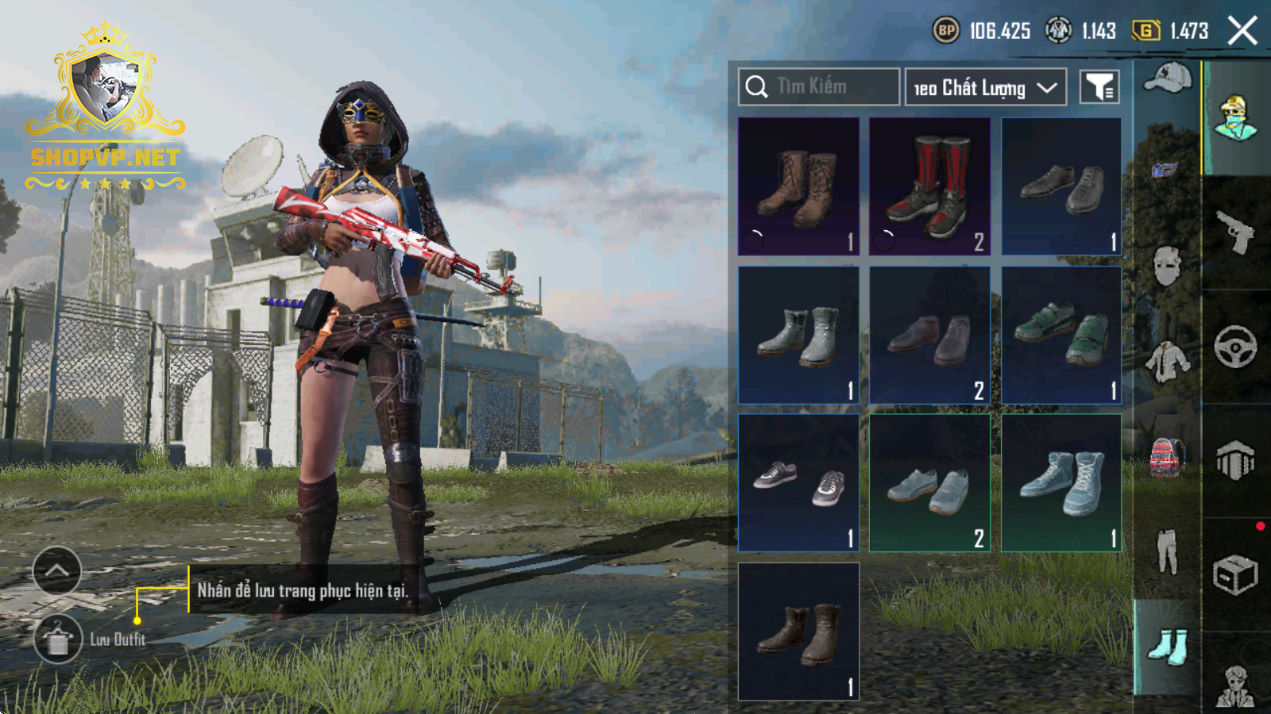Select the black and white sneakers
Screen dimensions: 1271x714
[x=798, y=483]
